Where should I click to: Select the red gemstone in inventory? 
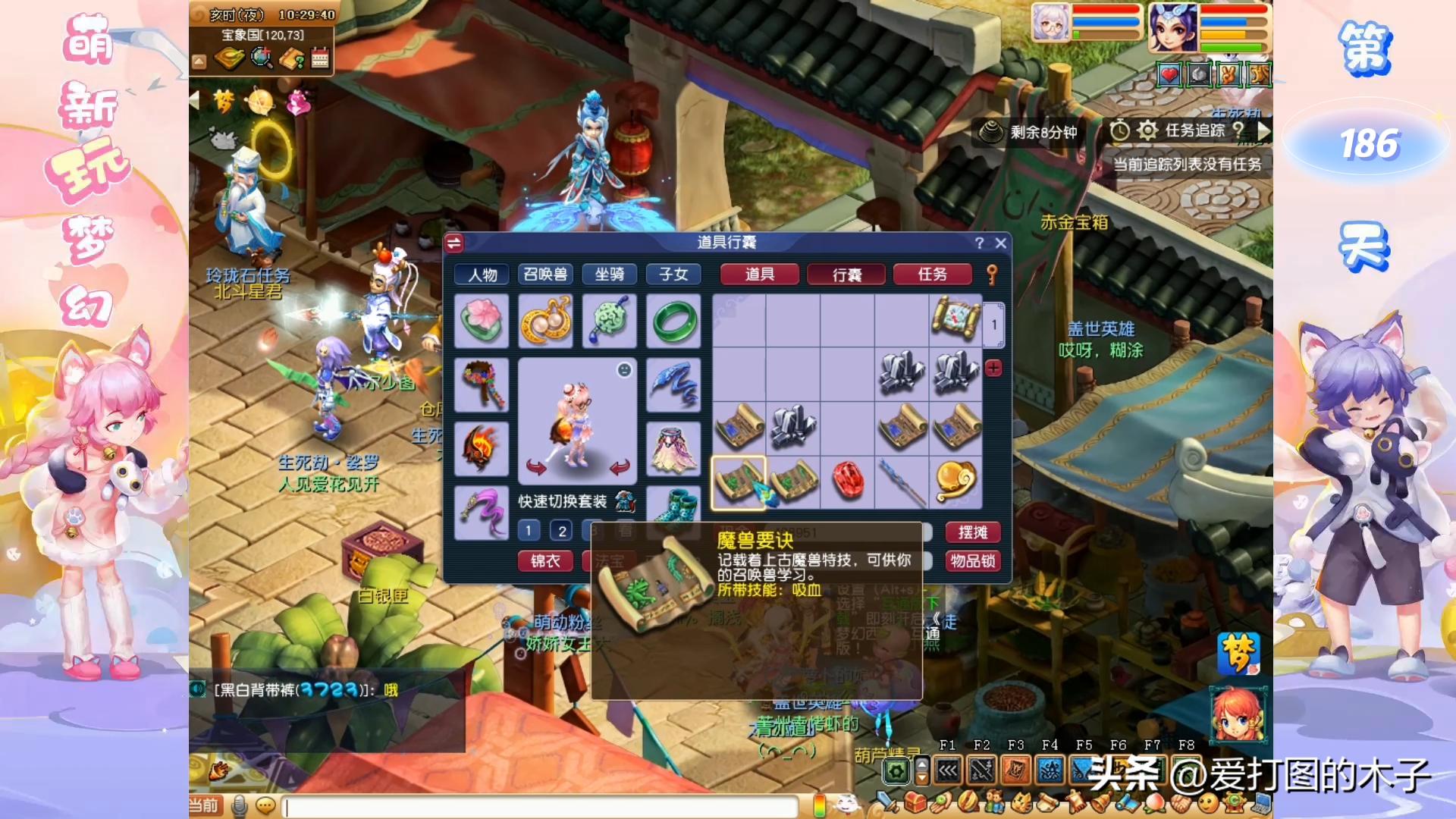click(848, 481)
